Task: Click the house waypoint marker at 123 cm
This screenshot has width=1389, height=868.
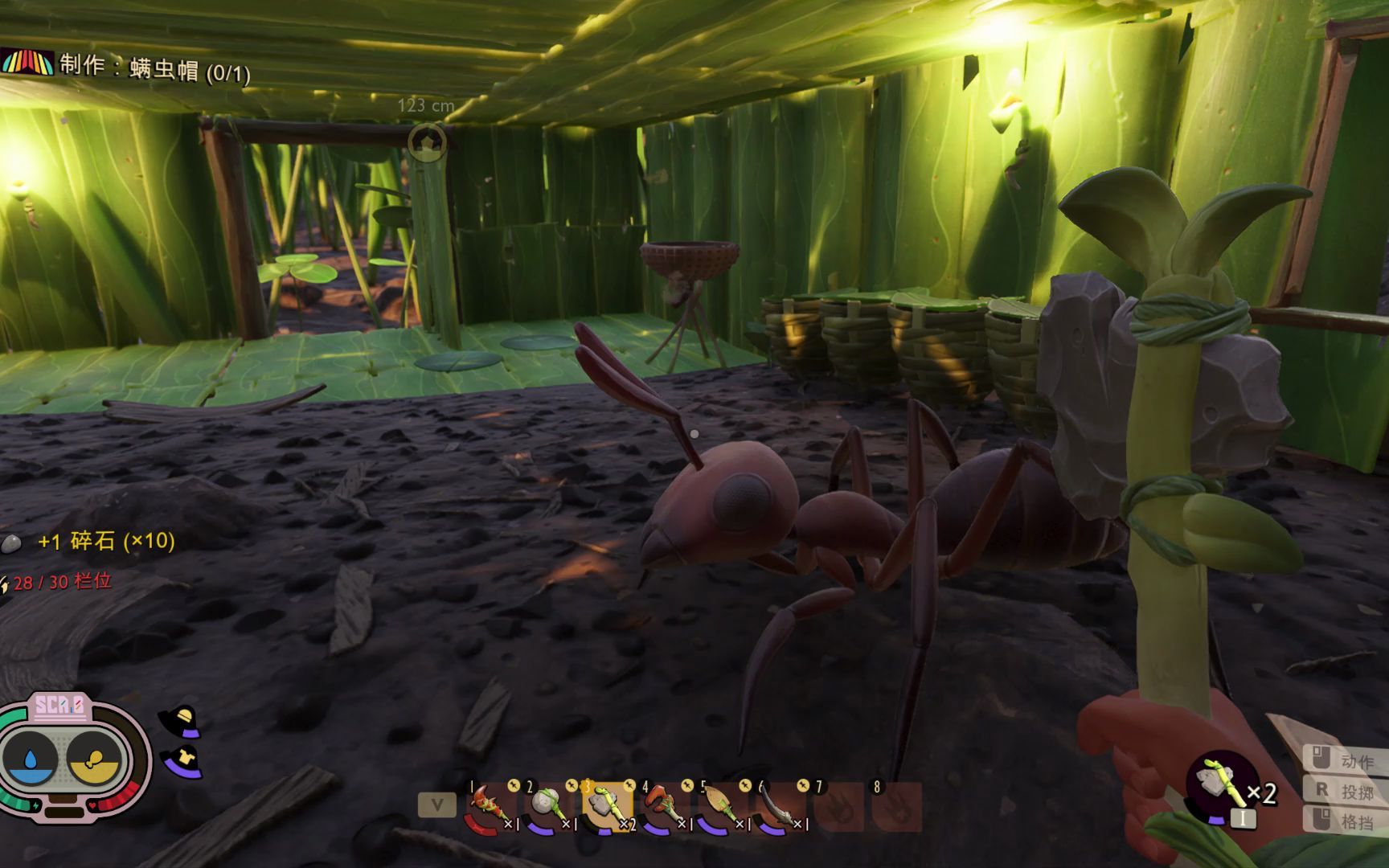Action: coord(427,142)
